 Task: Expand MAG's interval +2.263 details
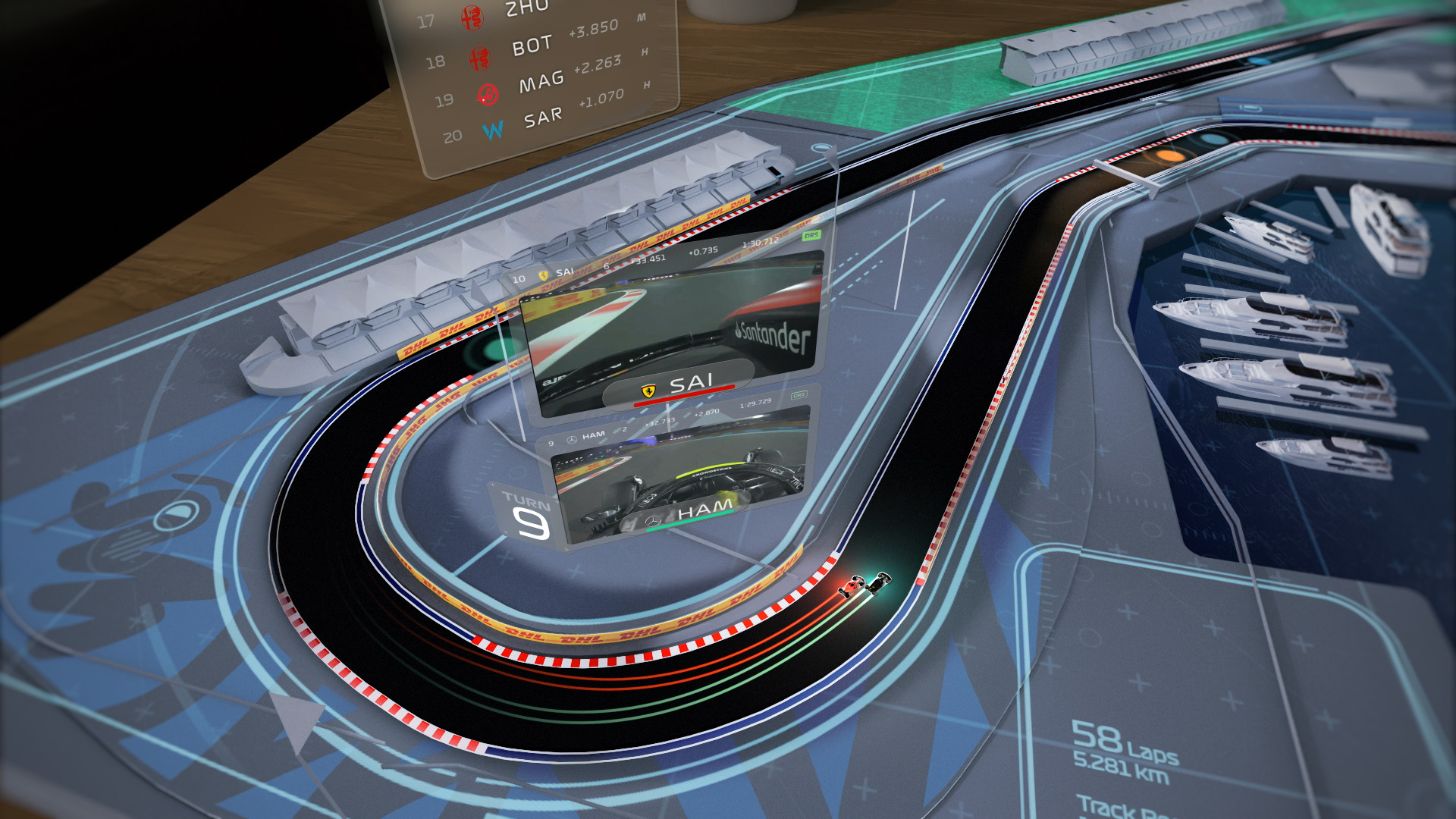(598, 63)
